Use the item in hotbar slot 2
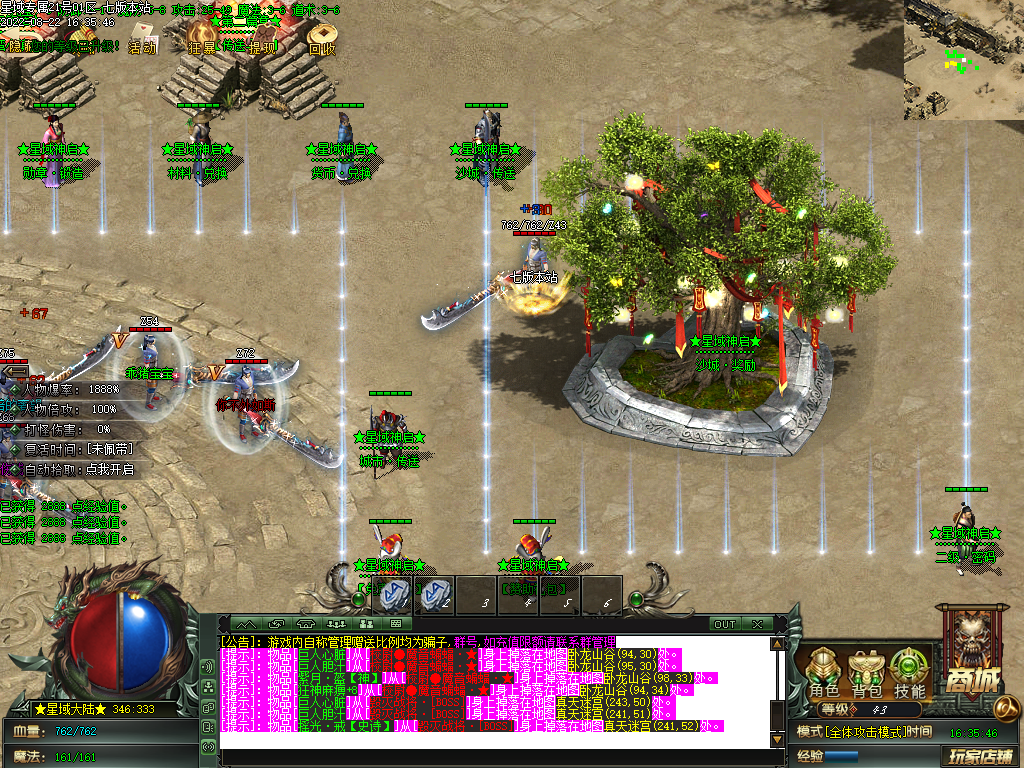The image size is (1024, 768). click(x=435, y=594)
